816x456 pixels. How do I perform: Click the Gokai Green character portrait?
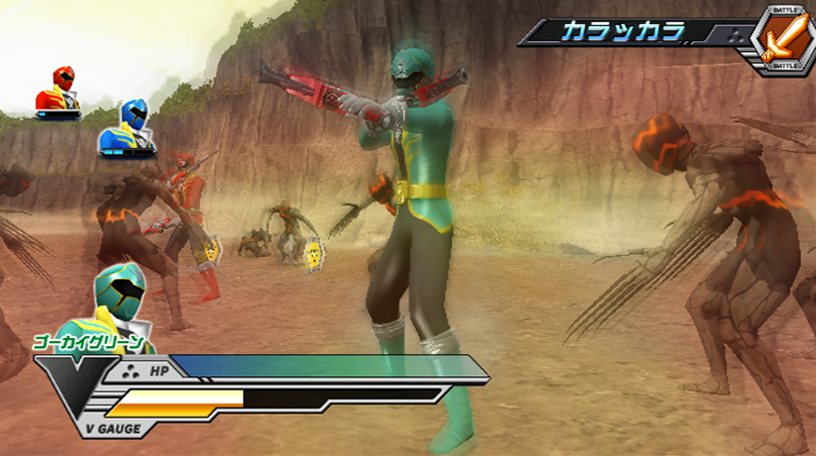[x=119, y=301]
